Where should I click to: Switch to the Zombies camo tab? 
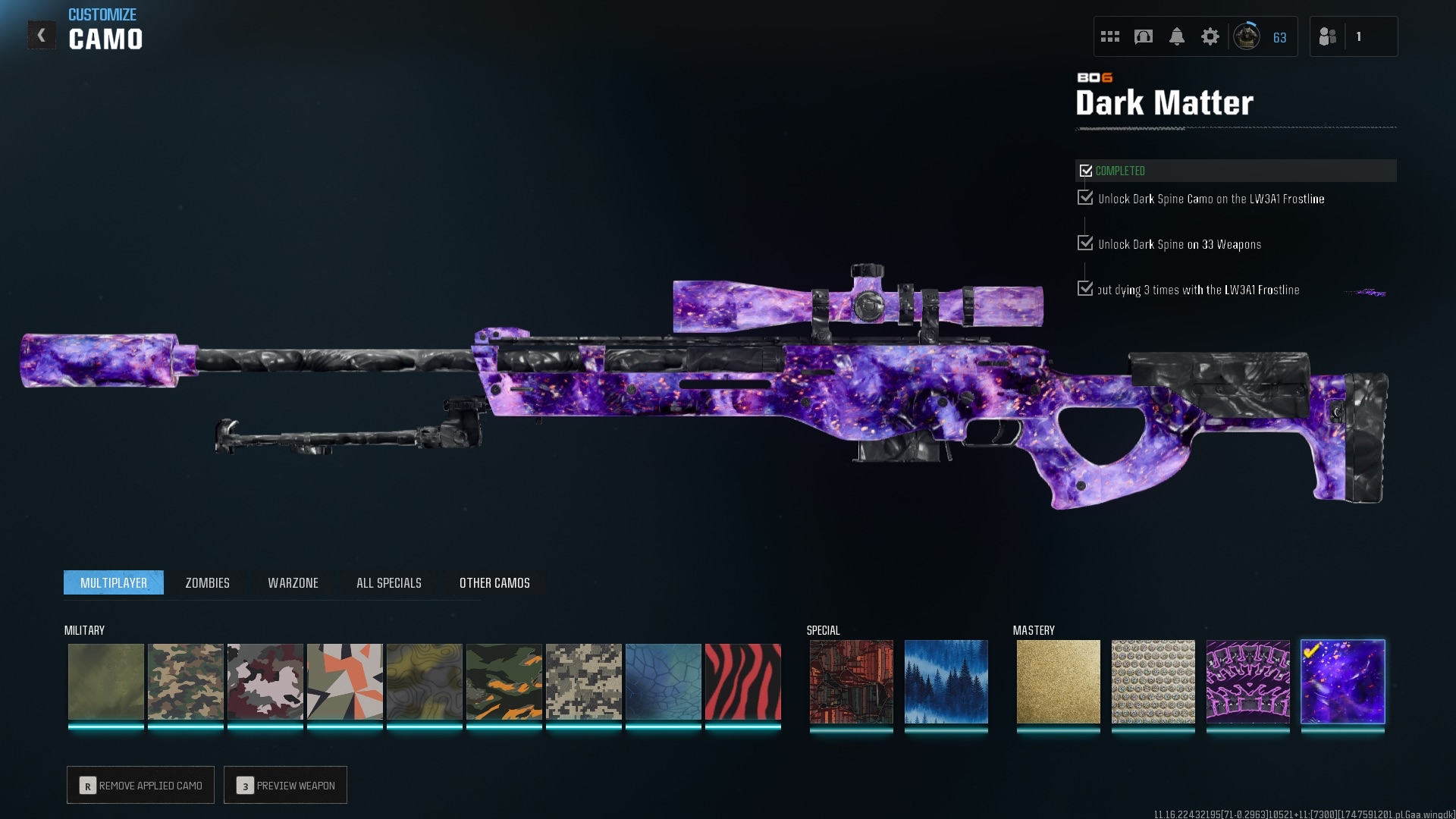(x=207, y=582)
